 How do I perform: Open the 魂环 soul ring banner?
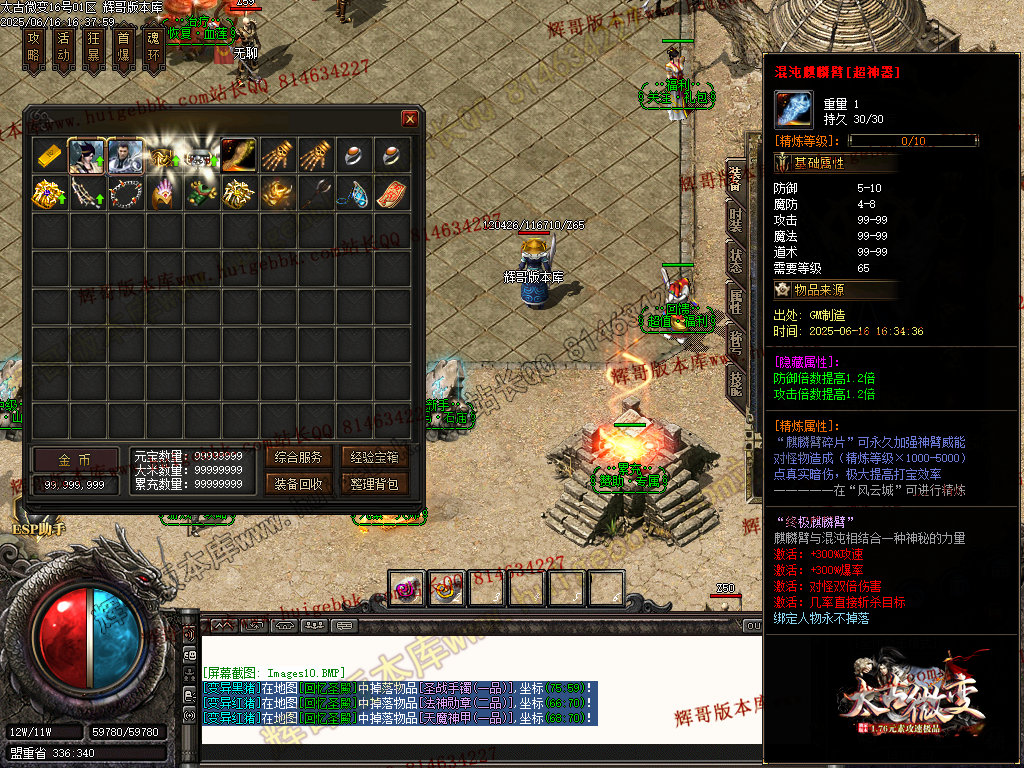tap(153, 47)
